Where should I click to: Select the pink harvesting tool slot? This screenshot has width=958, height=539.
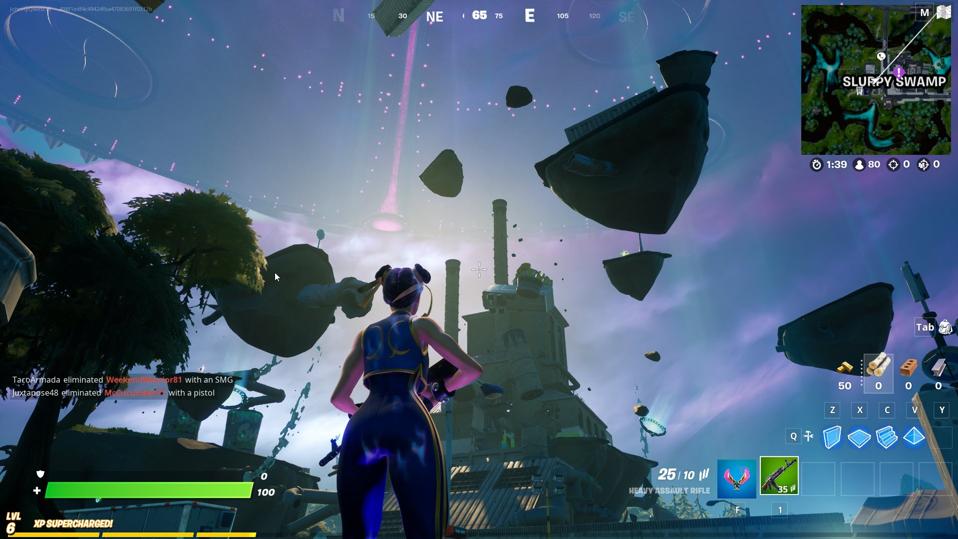pyautogui.click(x=736, y=476)
